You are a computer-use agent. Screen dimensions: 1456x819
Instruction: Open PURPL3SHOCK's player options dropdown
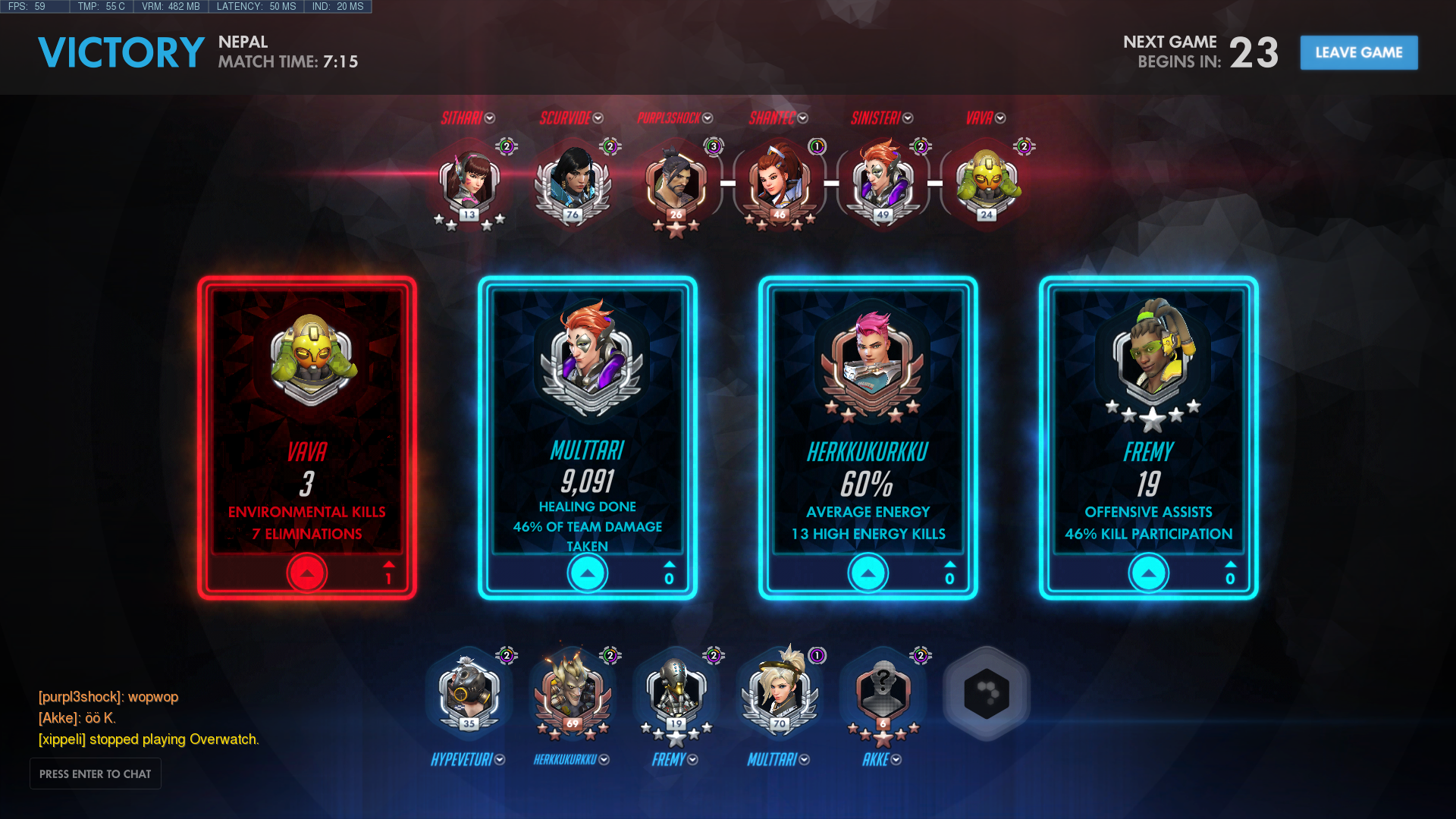click(x=708, y=118)
